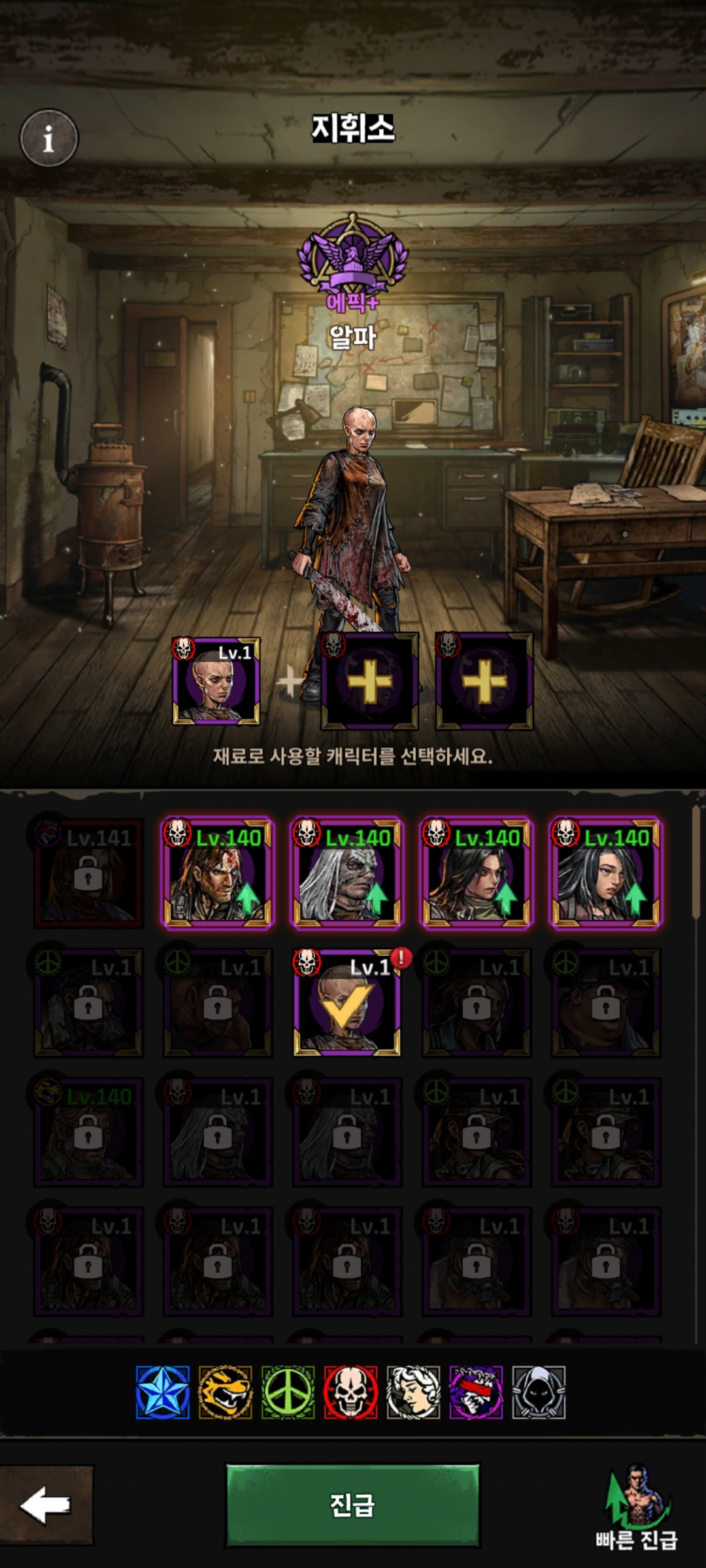Filter by blue star faction
This screenshot has height=1568, width=706.
click(x=163, y=1392)
